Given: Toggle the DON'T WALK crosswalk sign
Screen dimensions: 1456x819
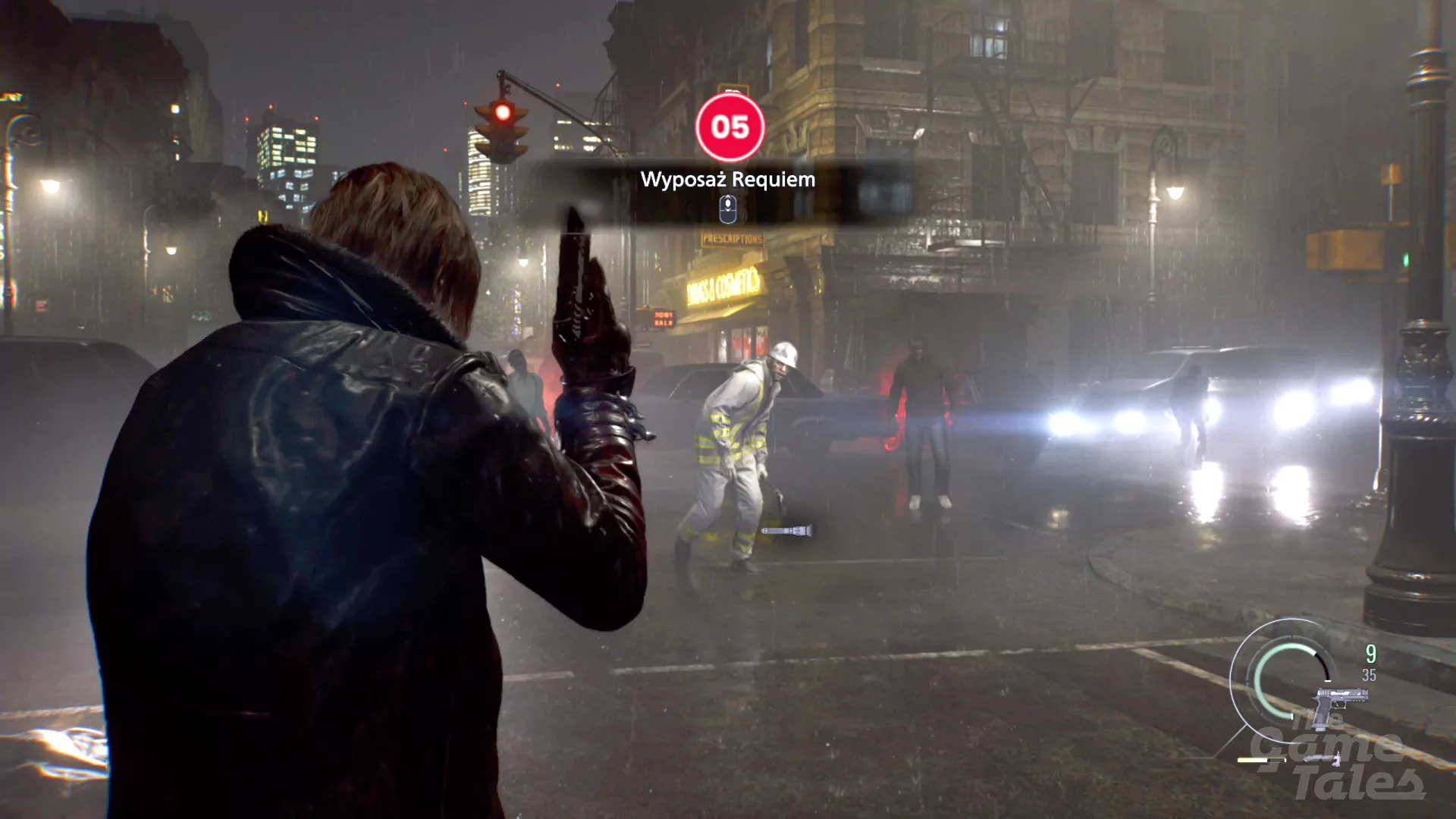Looking at the screenshot, I should coord(664,317).
